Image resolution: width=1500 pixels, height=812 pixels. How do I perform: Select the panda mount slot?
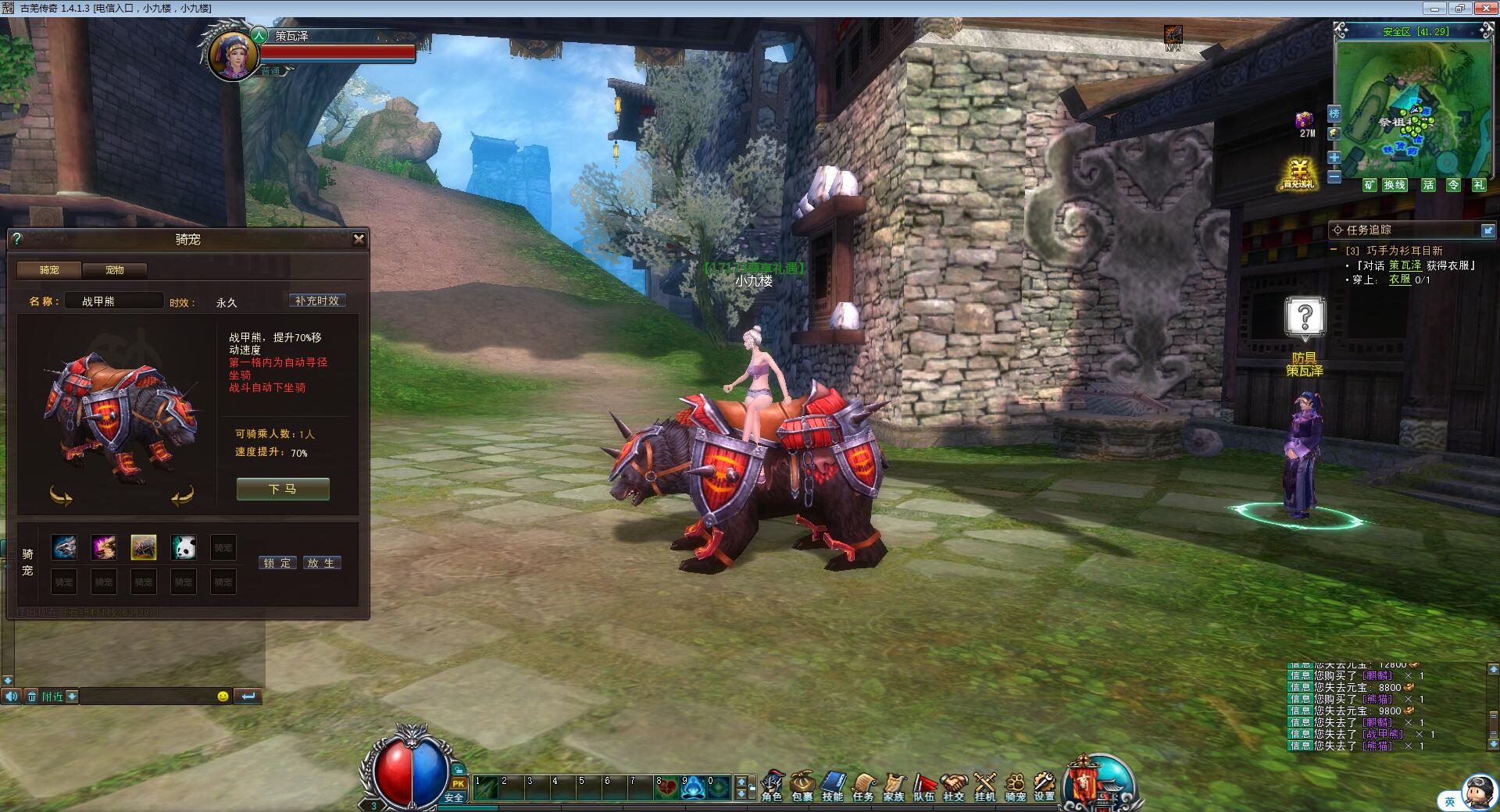184,547
